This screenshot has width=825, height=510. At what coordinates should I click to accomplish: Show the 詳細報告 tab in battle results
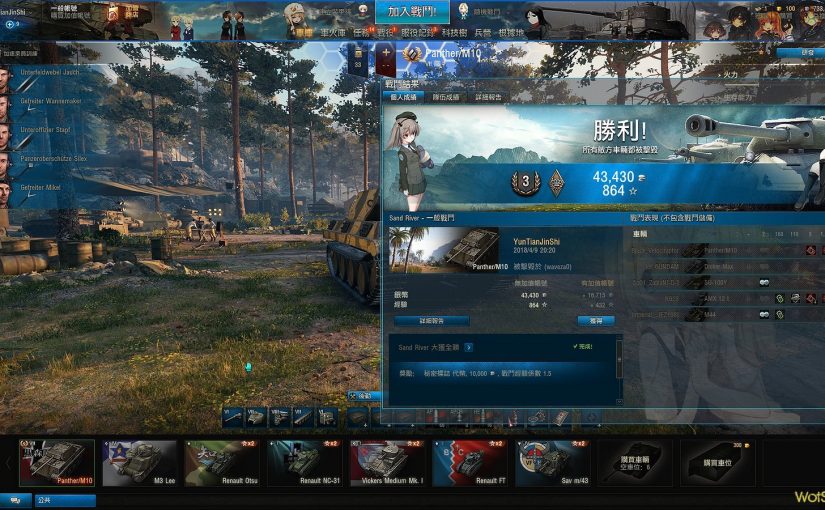(488, 97)
